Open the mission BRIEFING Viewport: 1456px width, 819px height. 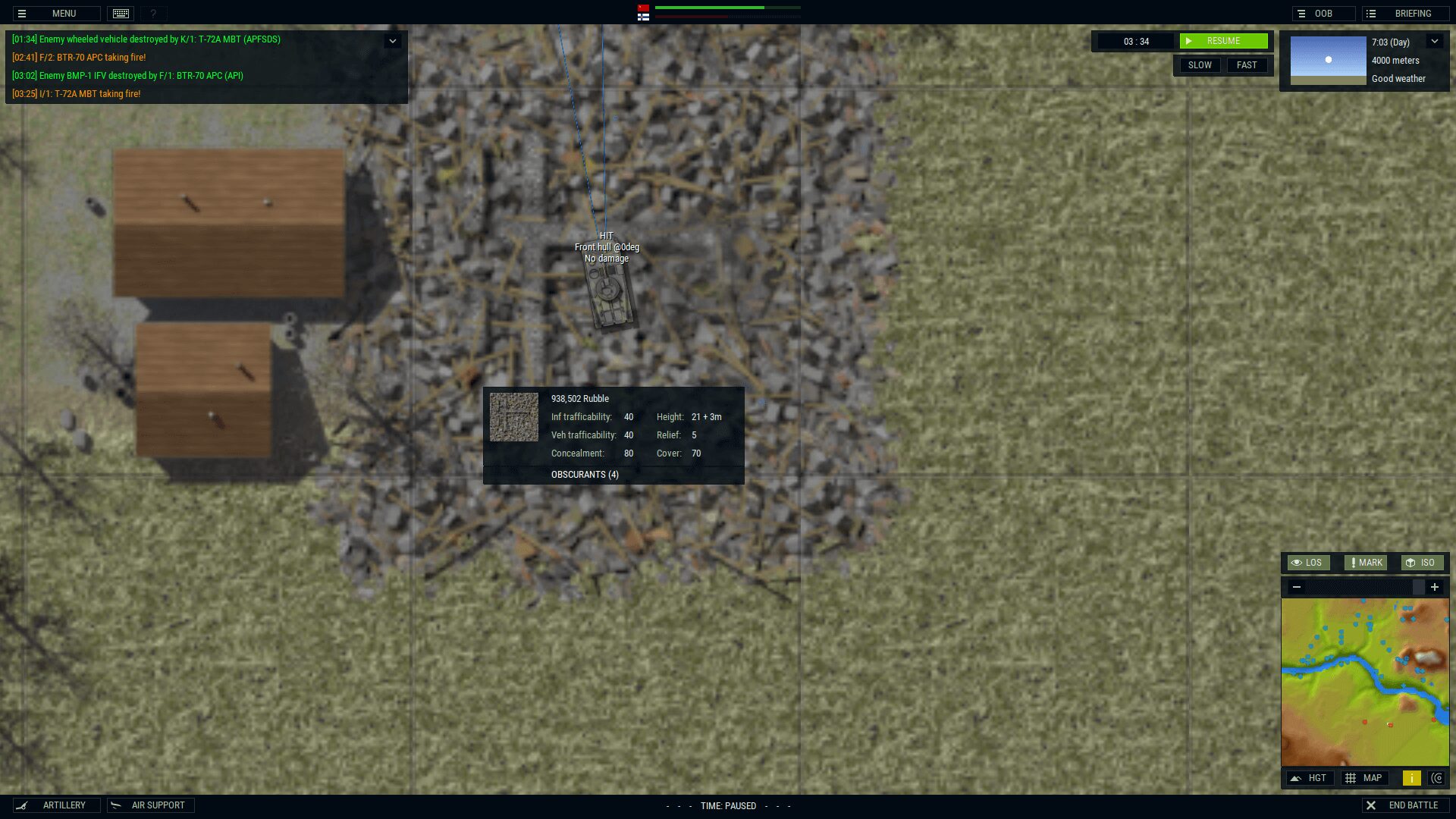(1405, 14)
